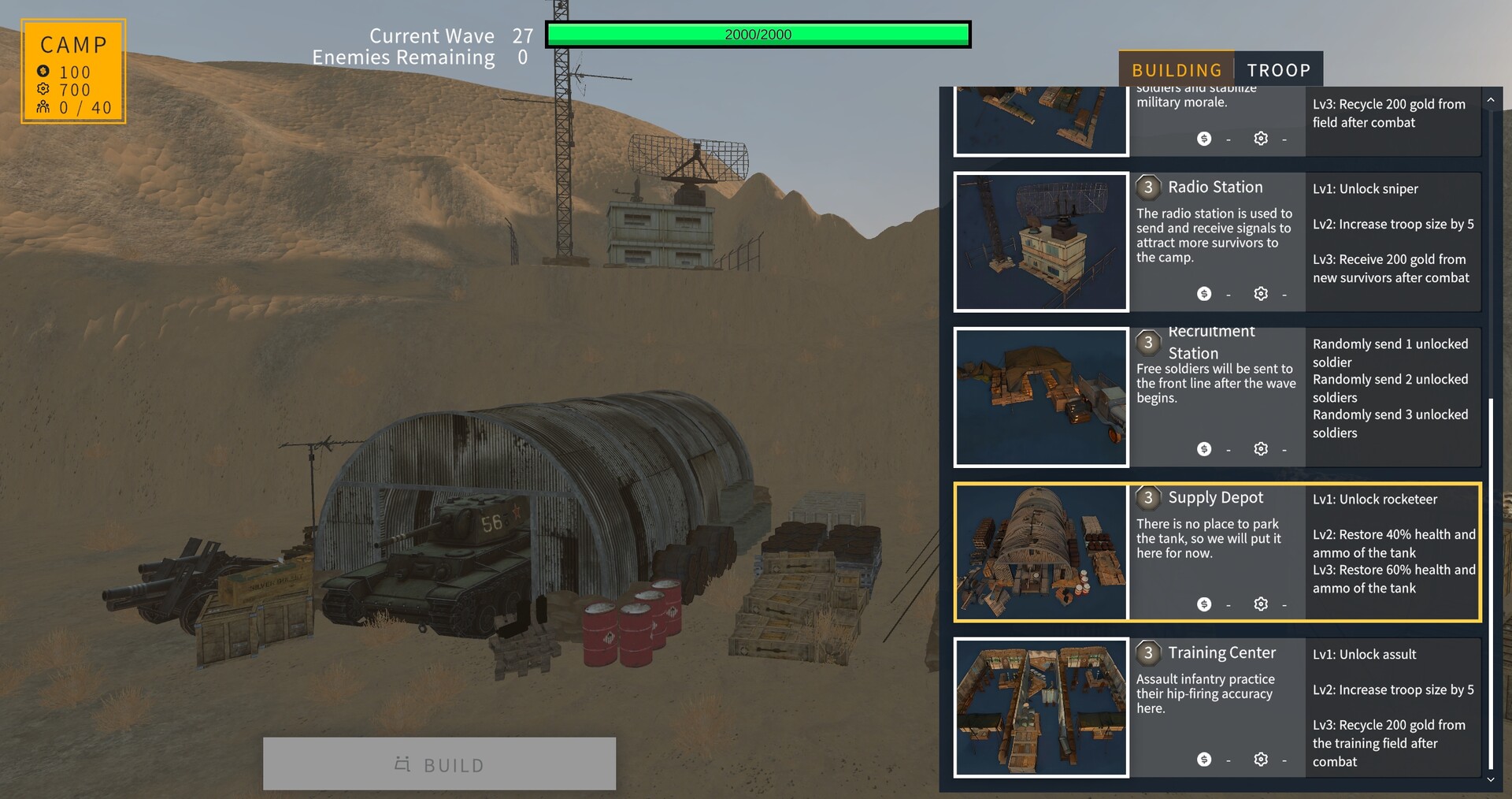Image resolution: width=1512 pixels, height=799 pixels.
Task: Click the build icon inside the BUILD button
Action: 402,764
